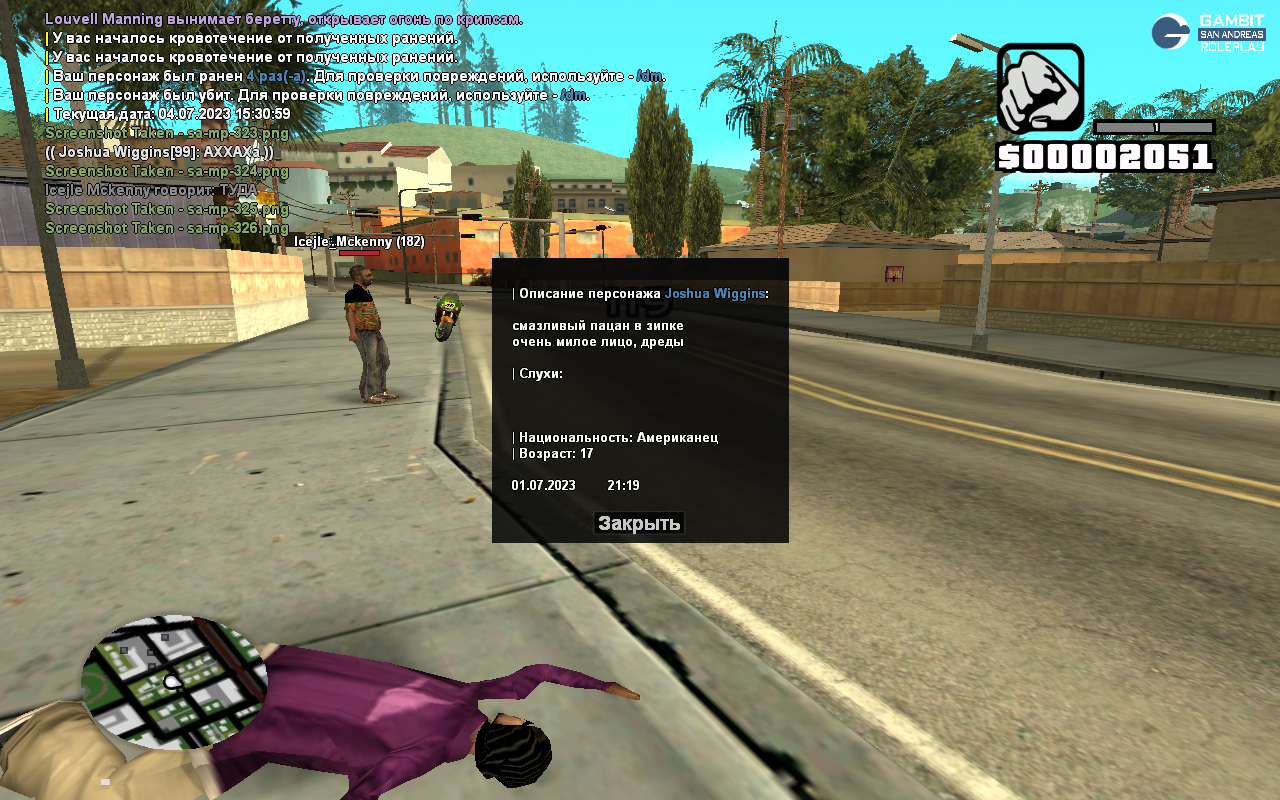Select the fist weapon icon
Viewport: 1280px width, 800px height.
1040,89
